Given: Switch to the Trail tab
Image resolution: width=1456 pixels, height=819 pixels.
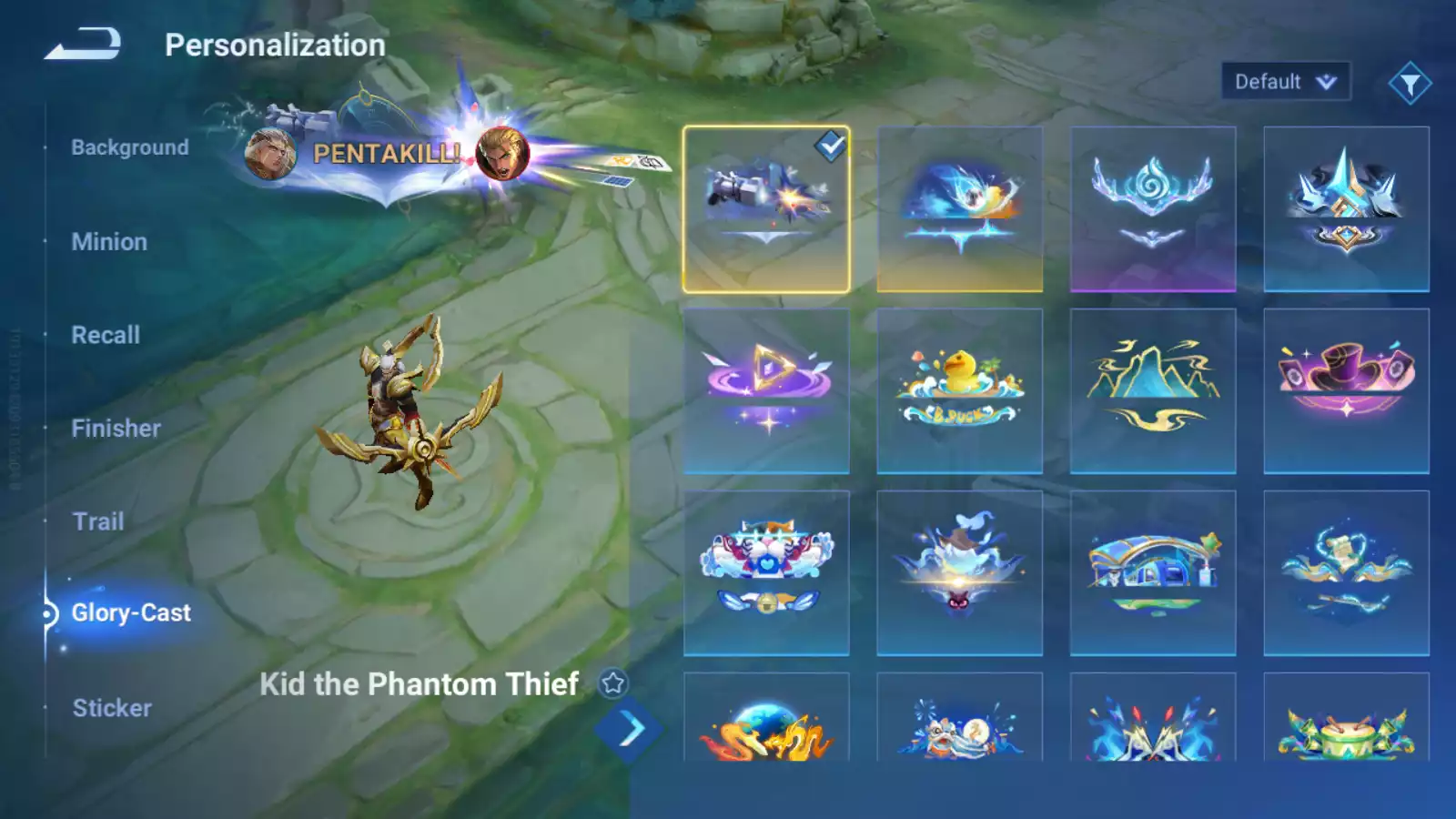Looking at the screenshot, I should (98, 521).
